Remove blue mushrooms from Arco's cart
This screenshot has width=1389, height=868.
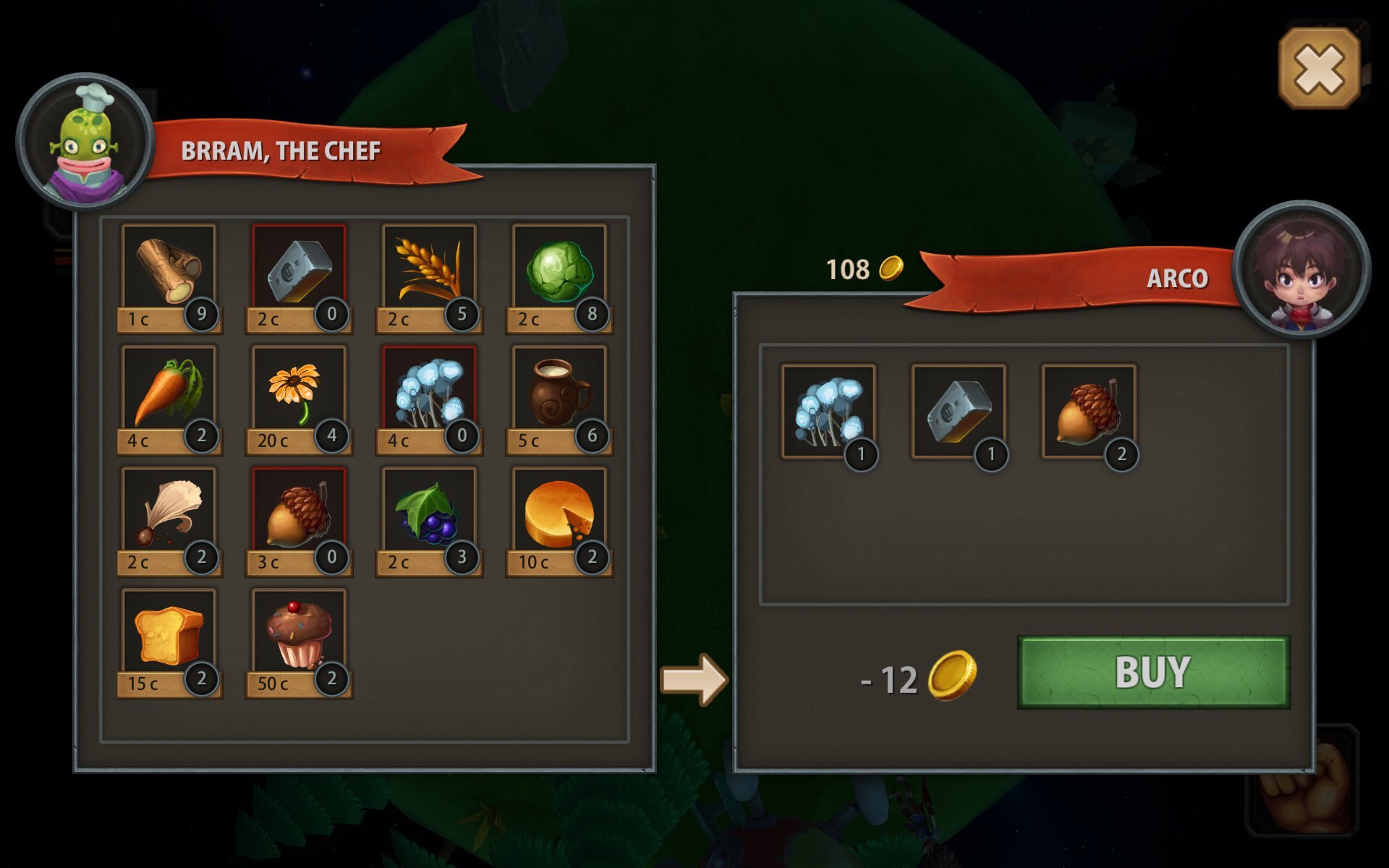click(x=829, y=412)
